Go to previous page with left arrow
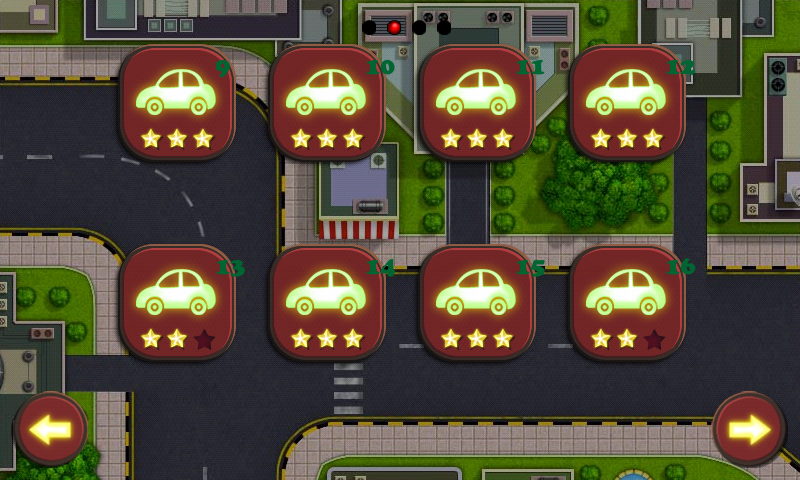Viewport: 800px width, 480px height. [x=51, y=429]
